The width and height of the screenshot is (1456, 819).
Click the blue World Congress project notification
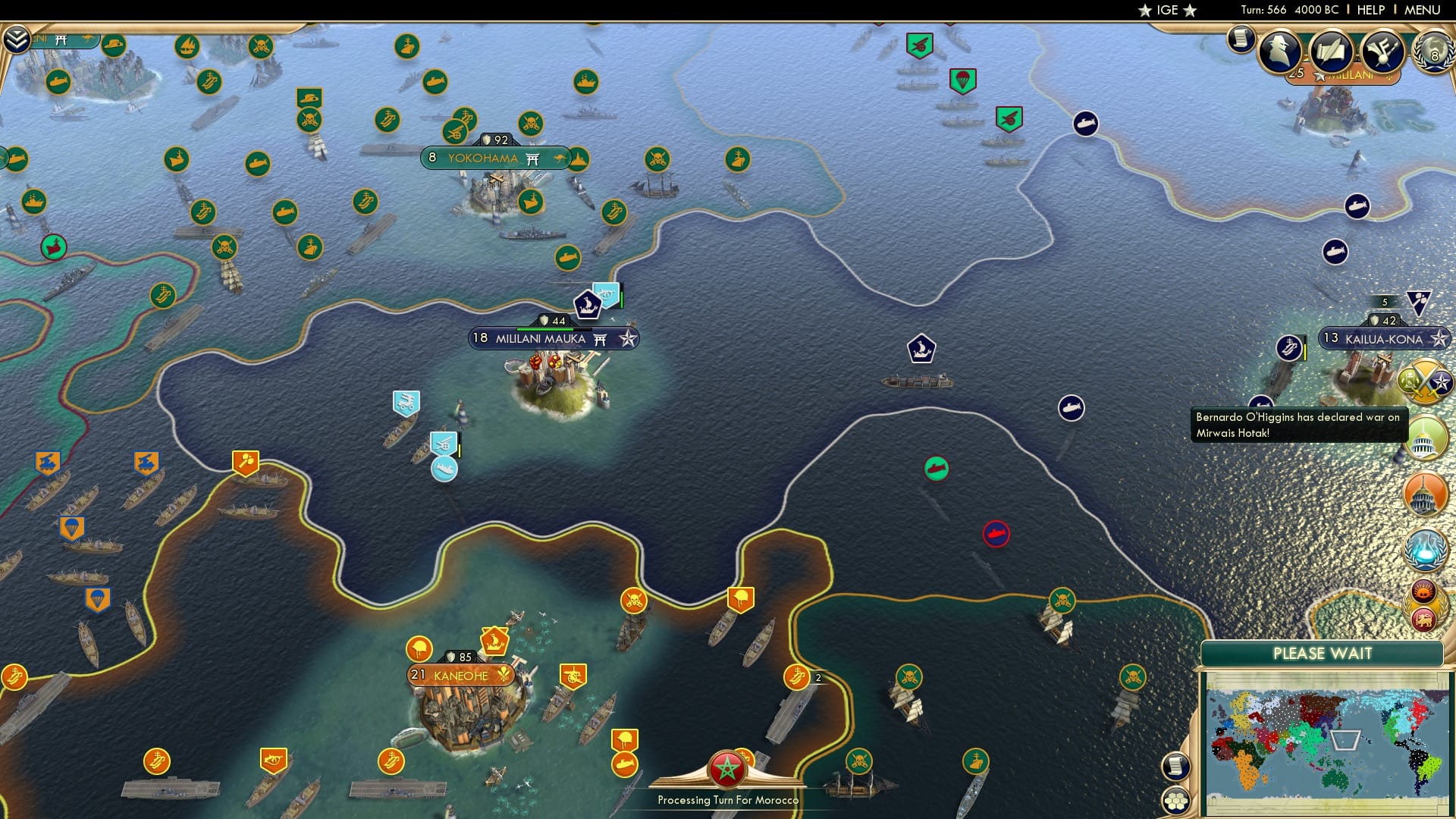click(1423, 551)
